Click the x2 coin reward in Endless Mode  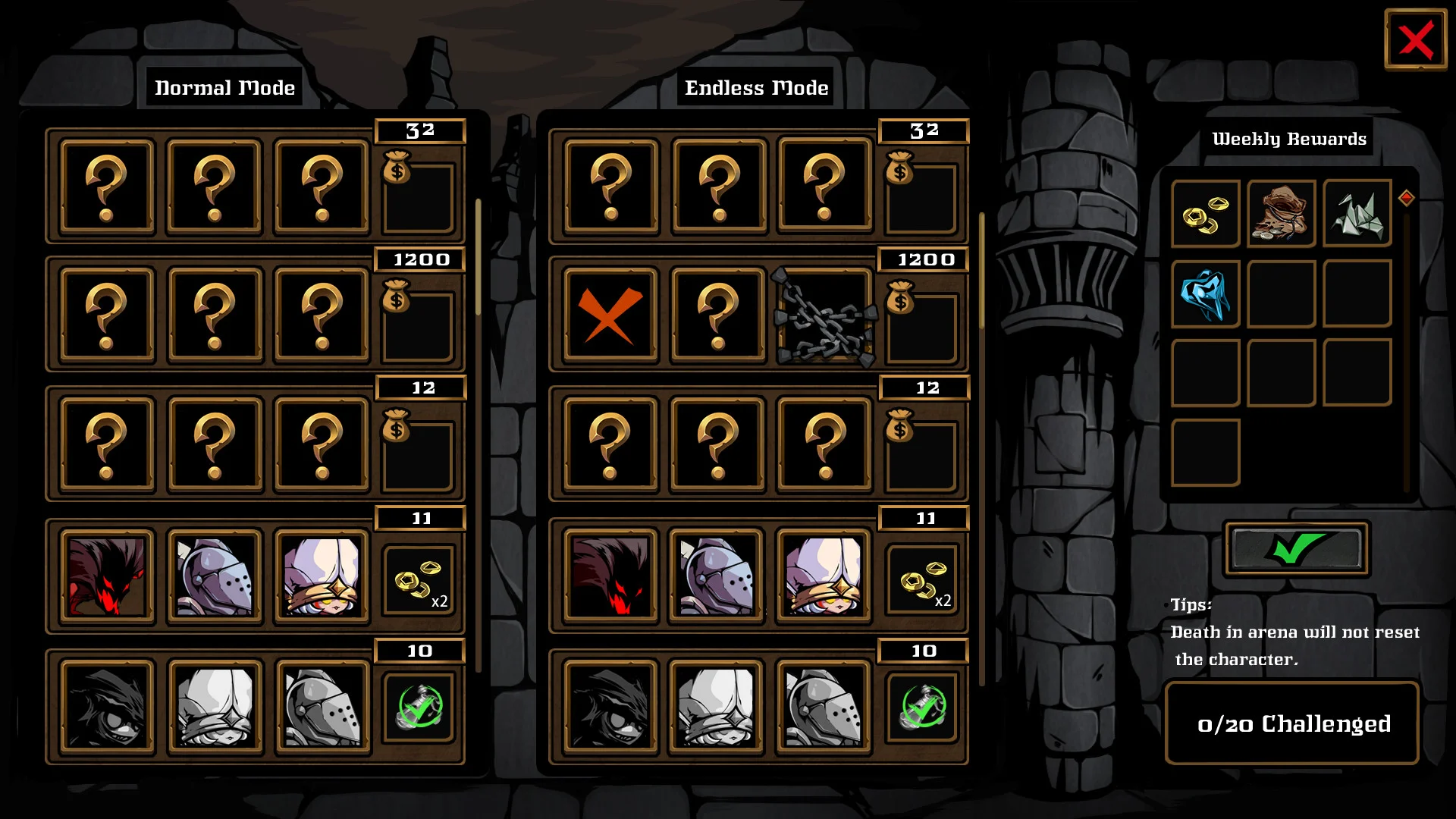pos(922,580)
